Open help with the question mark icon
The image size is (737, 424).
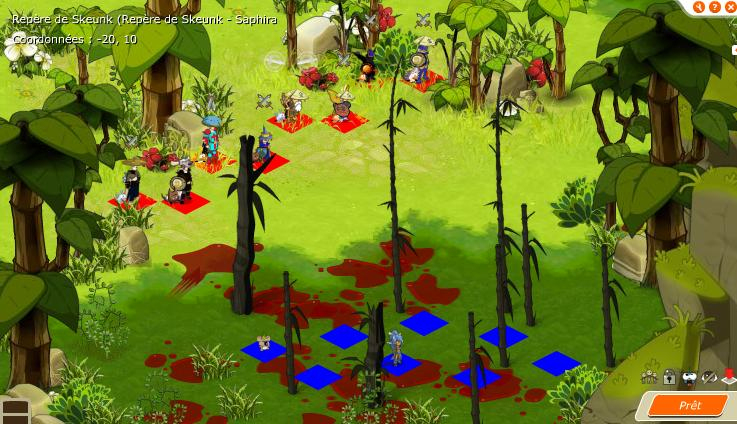(x=714, y=7)
